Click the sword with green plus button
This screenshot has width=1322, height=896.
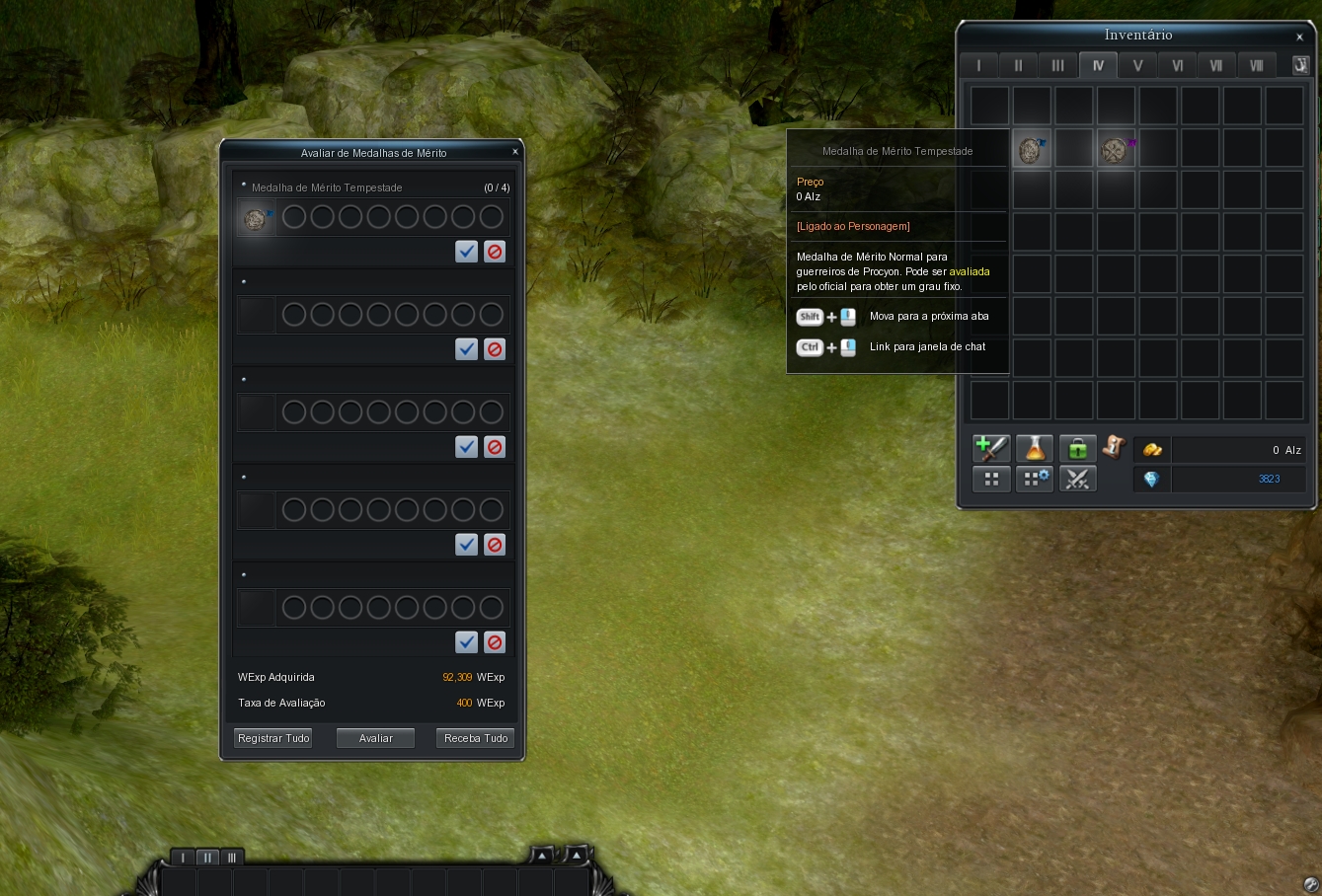pyautogui.click(x=991, y=449)
